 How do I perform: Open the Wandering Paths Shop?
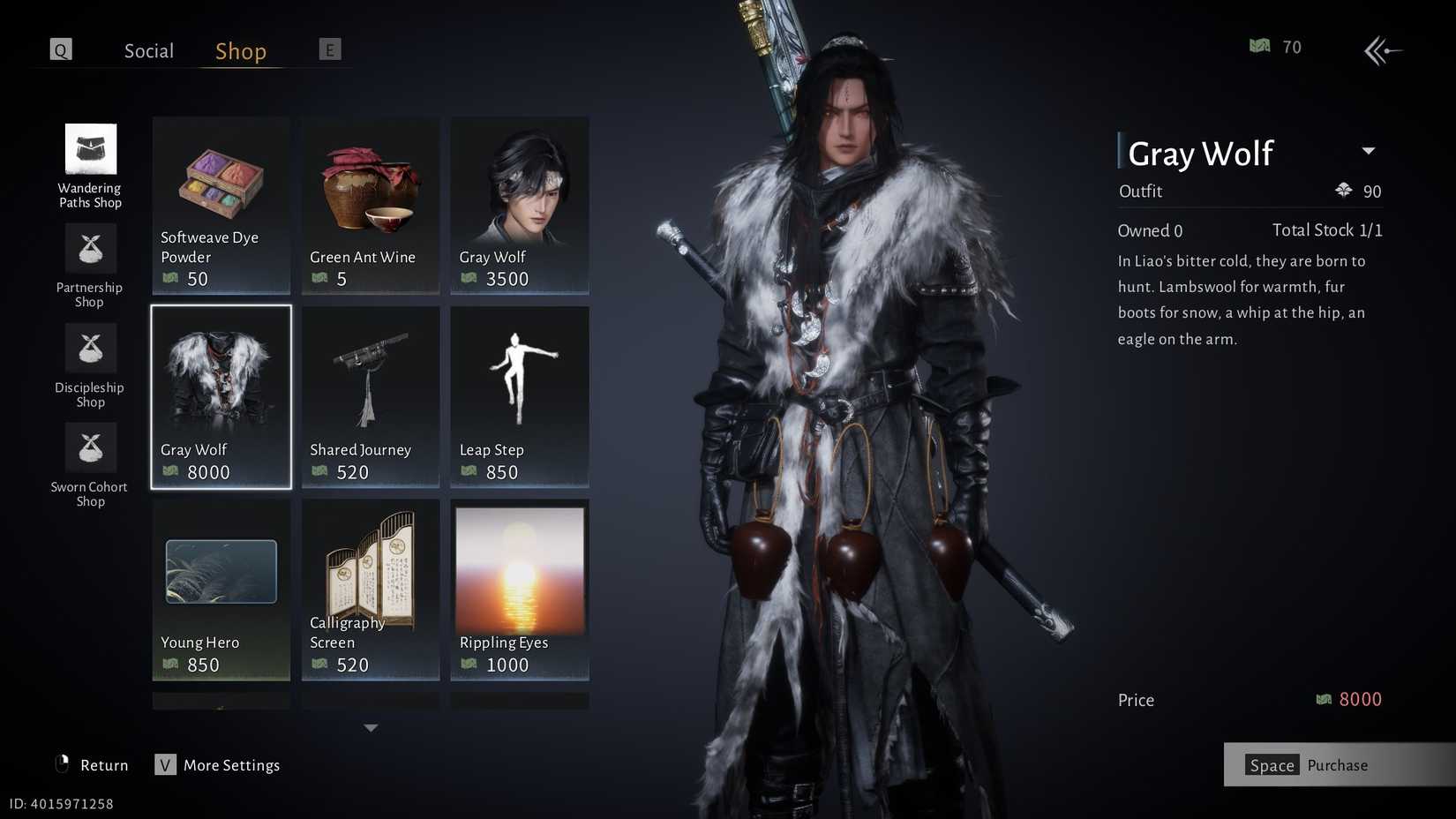coord(89,168)
